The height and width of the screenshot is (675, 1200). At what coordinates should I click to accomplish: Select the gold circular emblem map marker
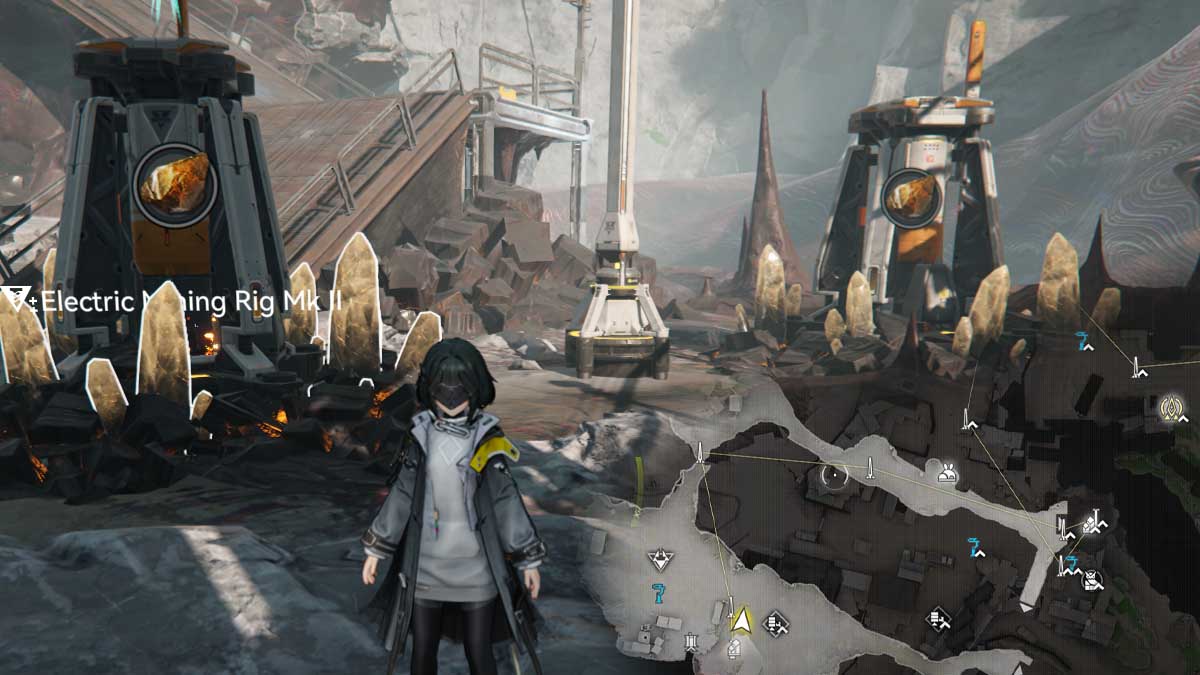pos(1170,407)
